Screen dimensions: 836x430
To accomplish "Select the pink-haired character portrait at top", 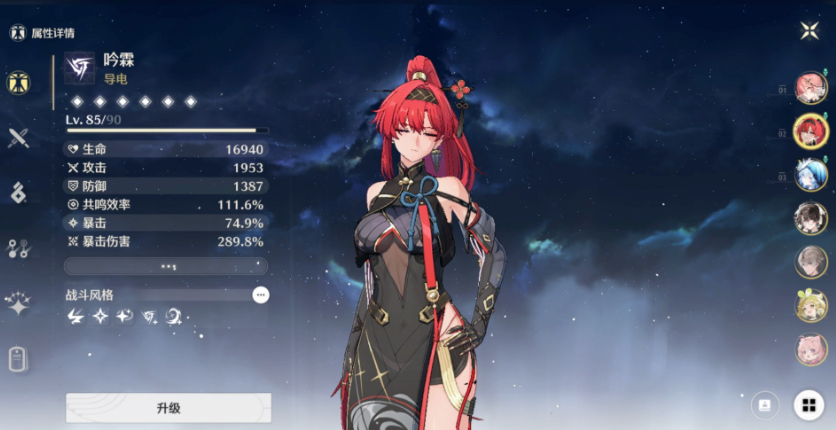I will [x=810, y=88].
